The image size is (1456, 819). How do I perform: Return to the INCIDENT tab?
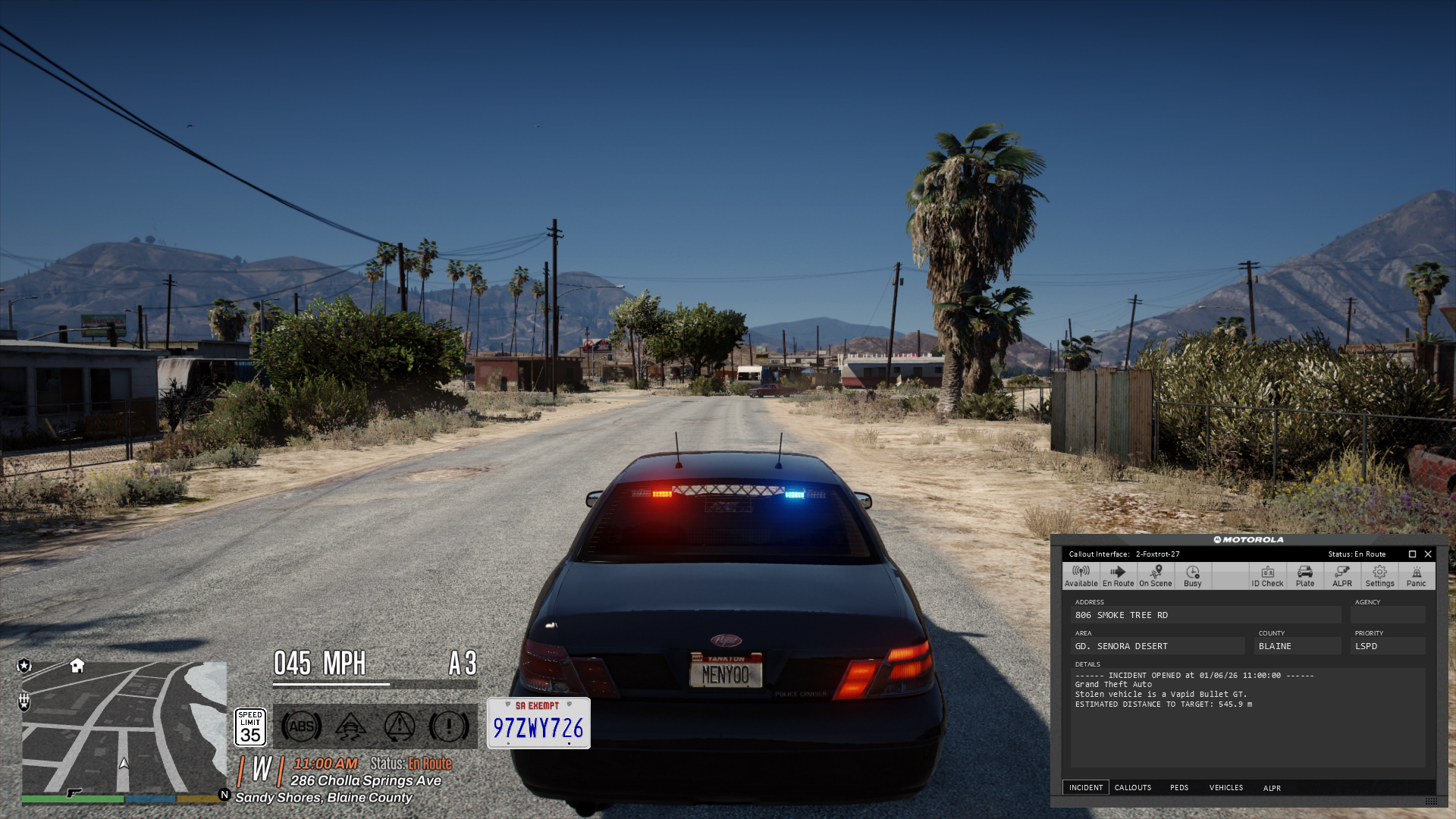pos(1086,787)
